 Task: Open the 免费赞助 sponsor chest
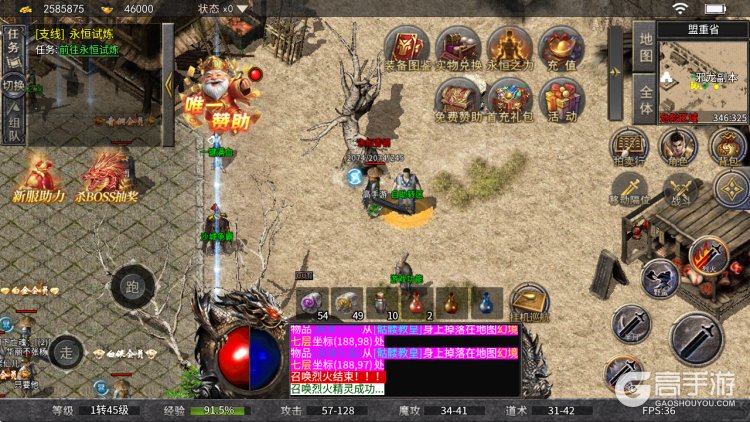(459, 100)
